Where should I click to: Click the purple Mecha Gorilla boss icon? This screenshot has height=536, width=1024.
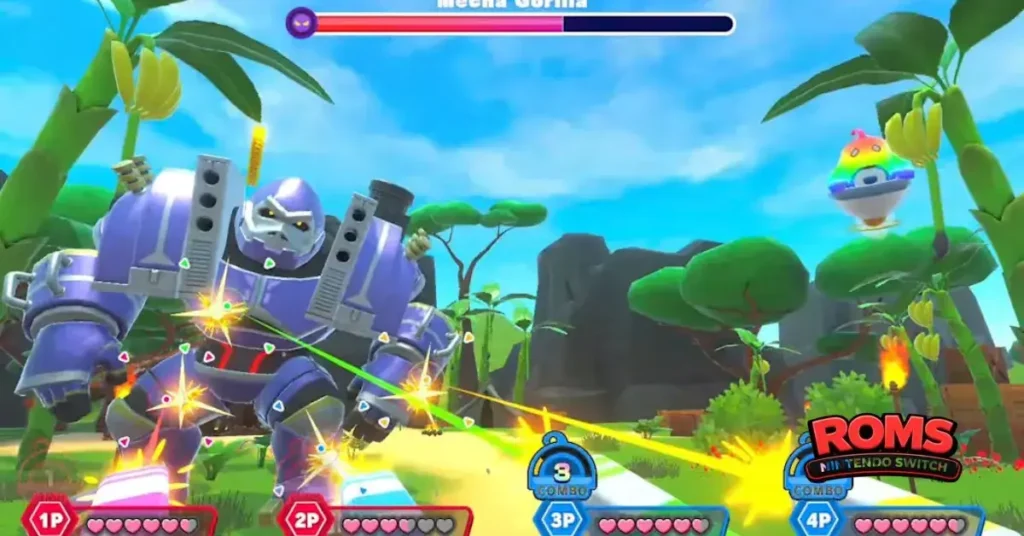(x=300, y=22)
